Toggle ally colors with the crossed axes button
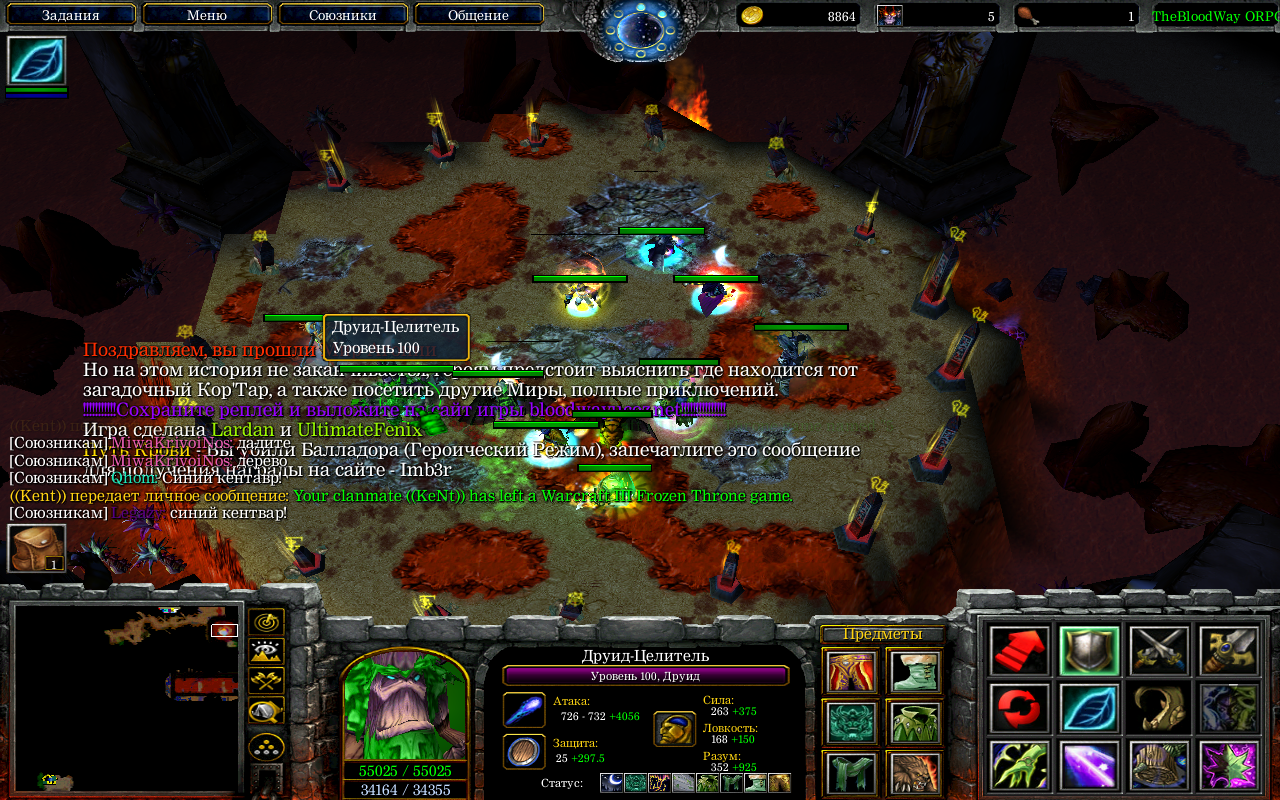Image resolution: width=1280 pixels, height=800 pixels. 266,681
